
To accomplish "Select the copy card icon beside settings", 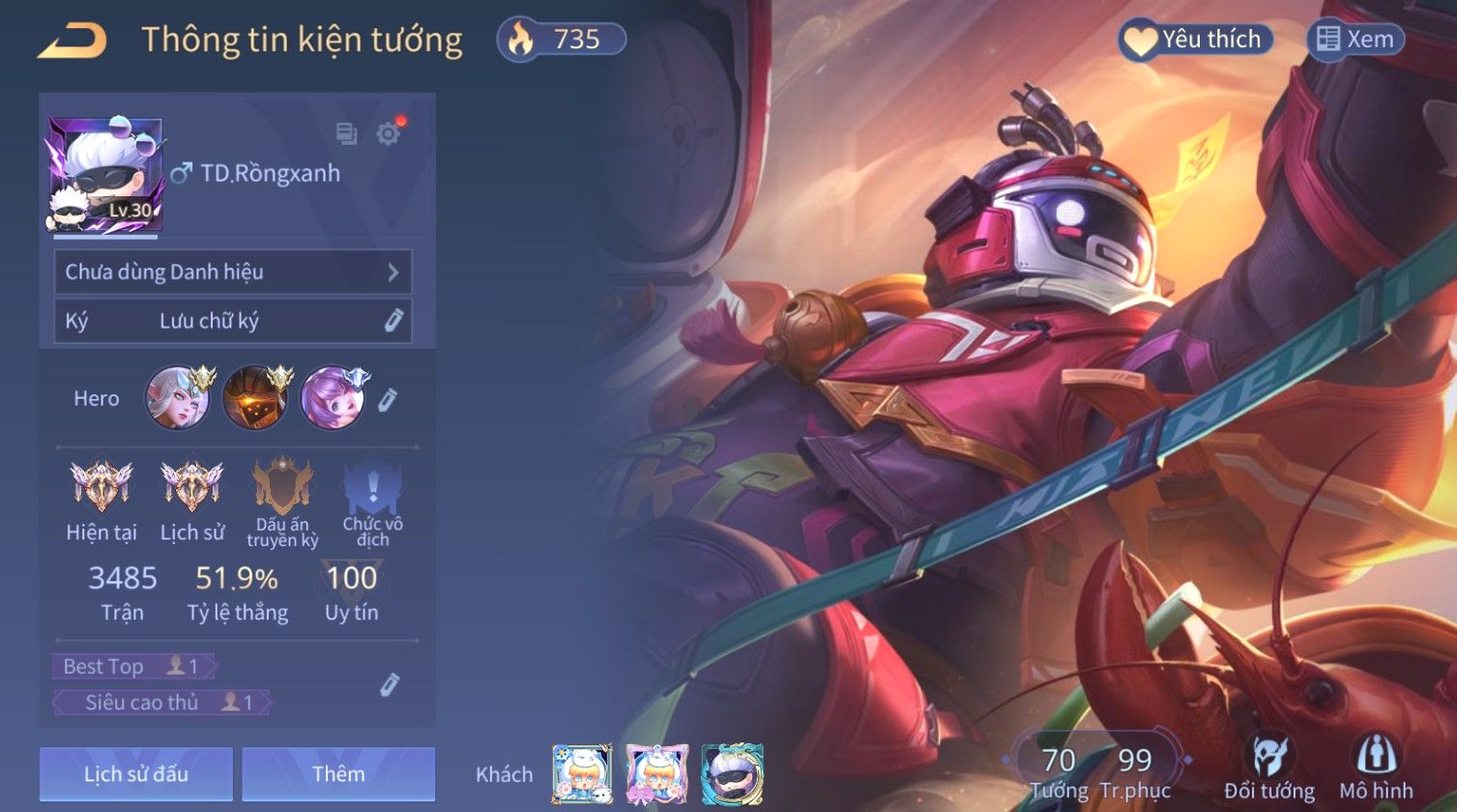I will tap(346, 133).
